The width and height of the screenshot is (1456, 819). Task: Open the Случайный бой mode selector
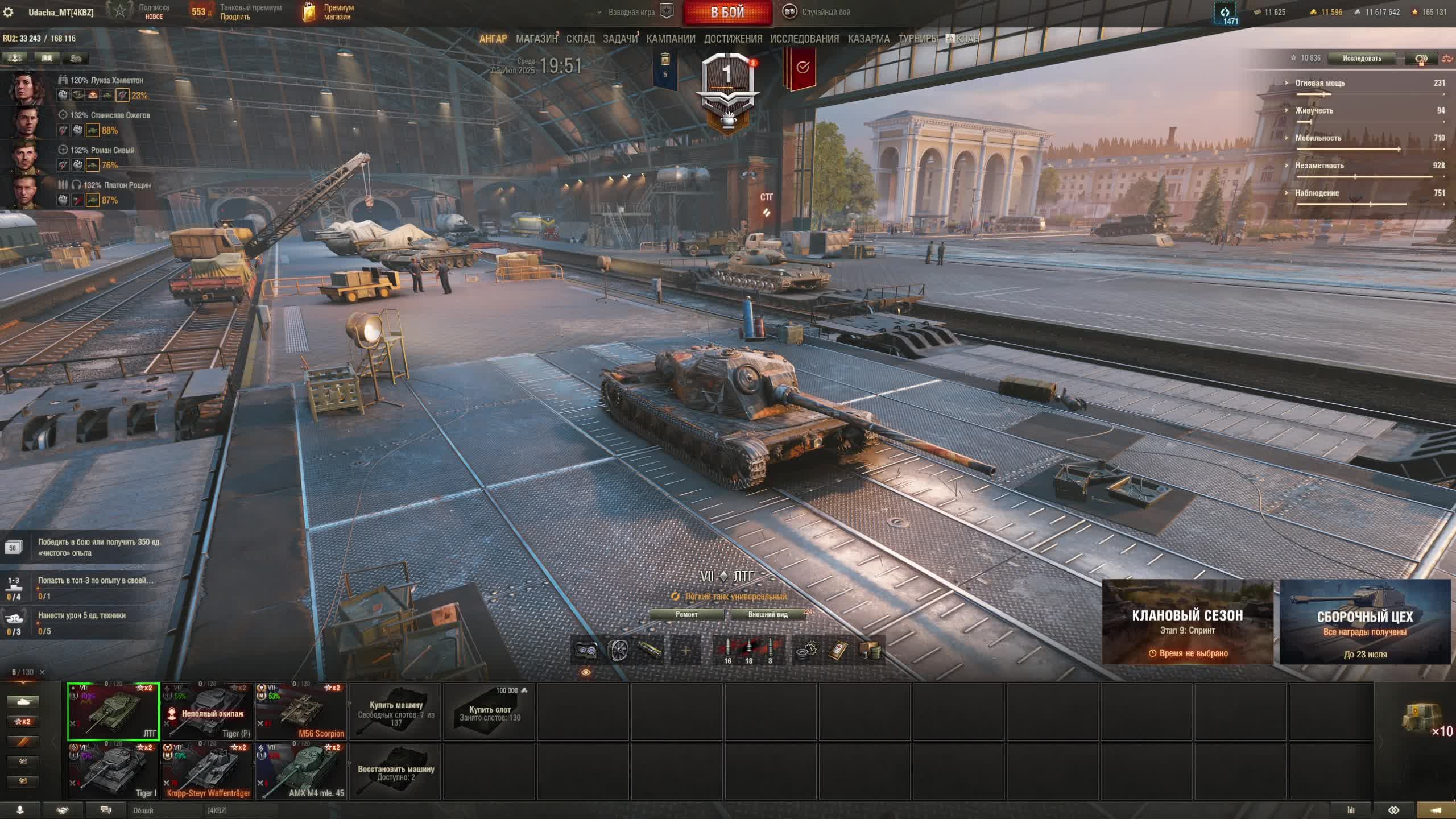coord(818,12)
